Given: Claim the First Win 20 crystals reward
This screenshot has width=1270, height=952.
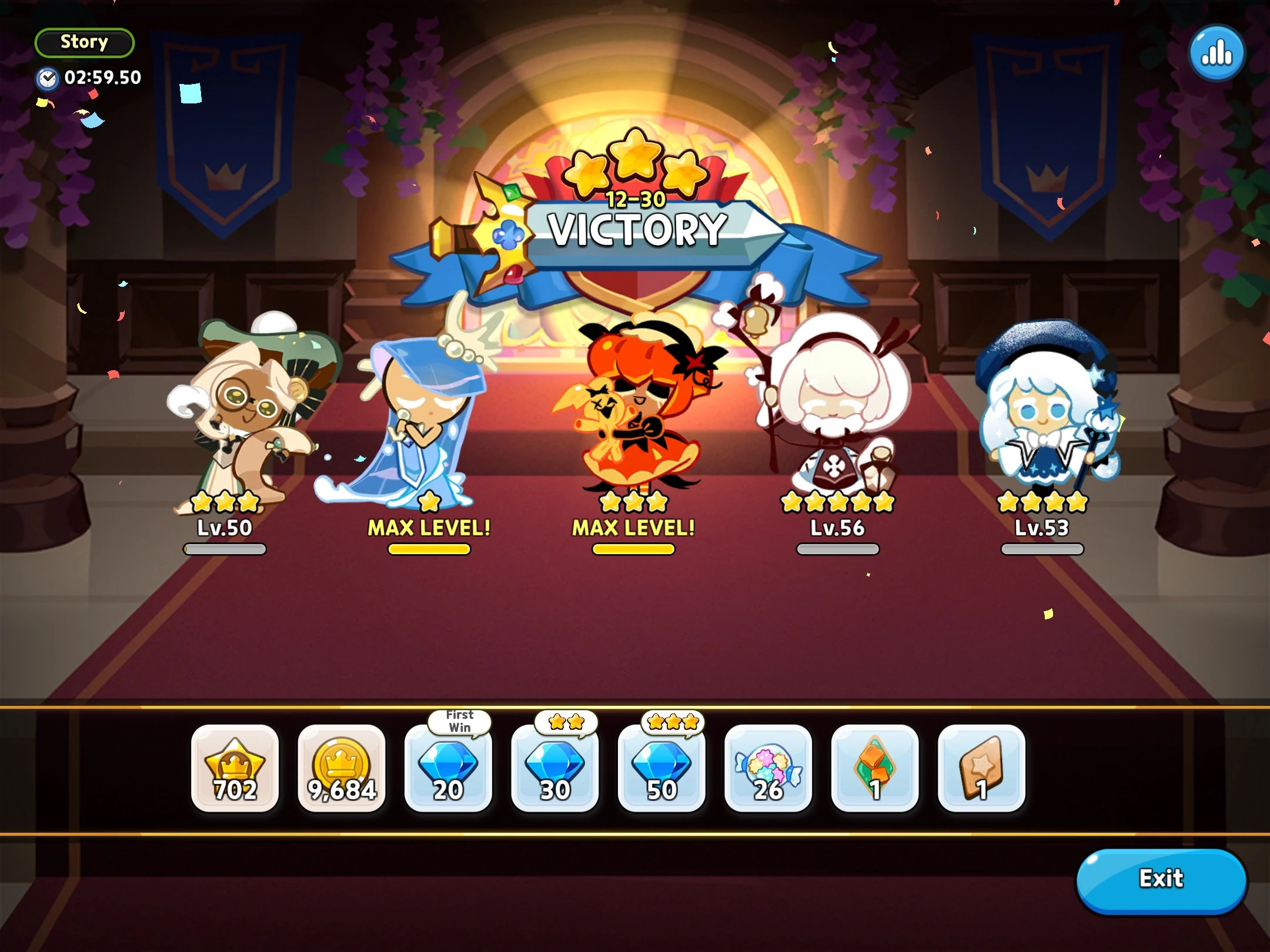Looking at the screenshot, I should pos(448,770).
